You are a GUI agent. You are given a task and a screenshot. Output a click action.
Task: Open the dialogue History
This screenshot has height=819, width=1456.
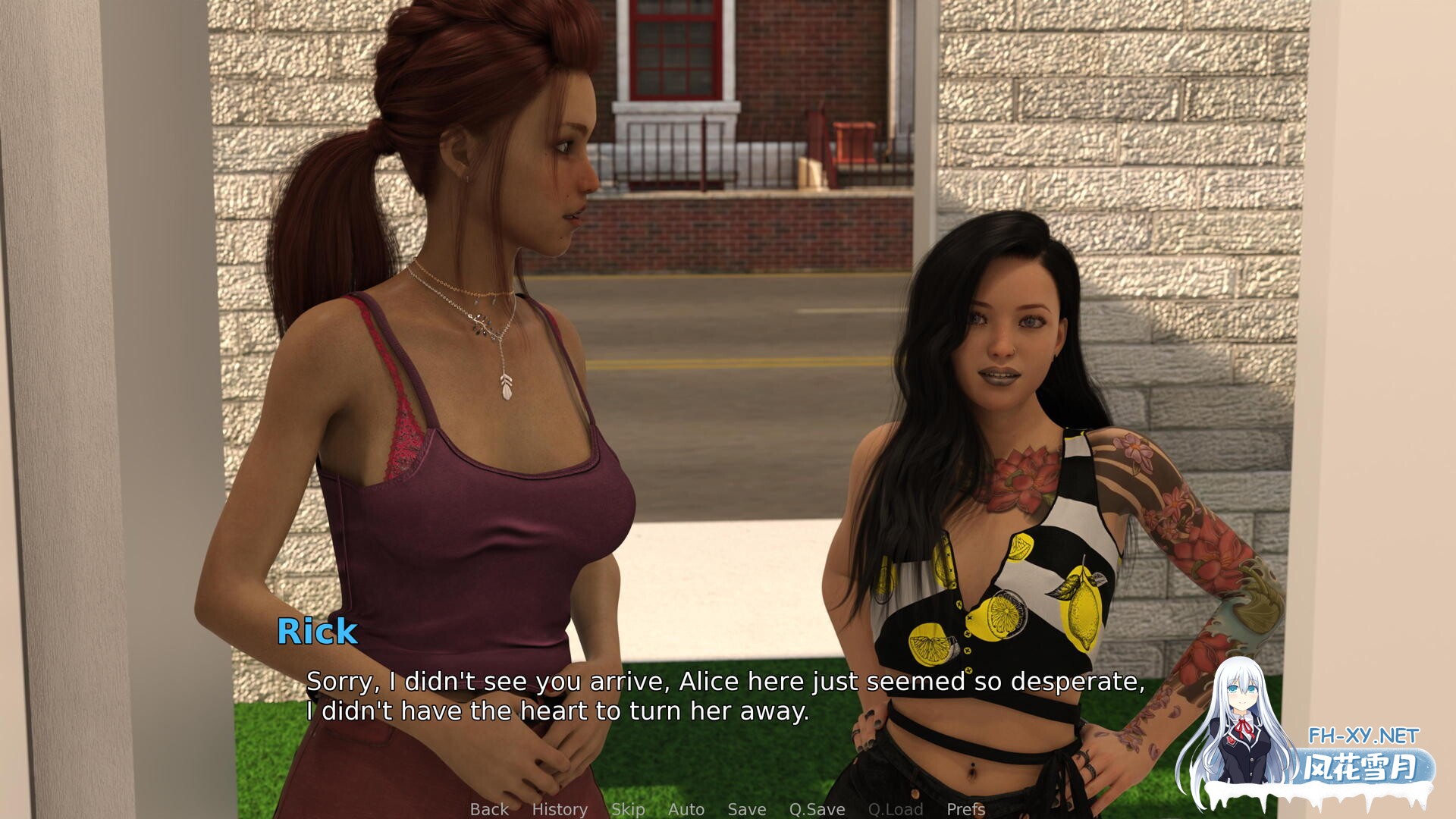coord(560,809)
